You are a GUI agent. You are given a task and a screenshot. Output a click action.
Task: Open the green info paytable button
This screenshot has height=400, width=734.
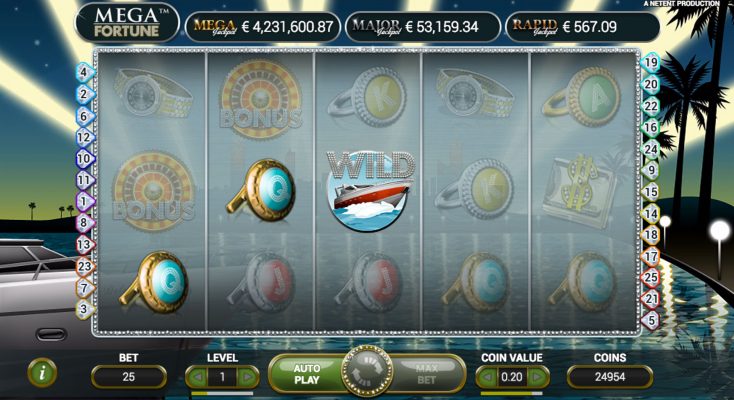(x=42, y=373)
